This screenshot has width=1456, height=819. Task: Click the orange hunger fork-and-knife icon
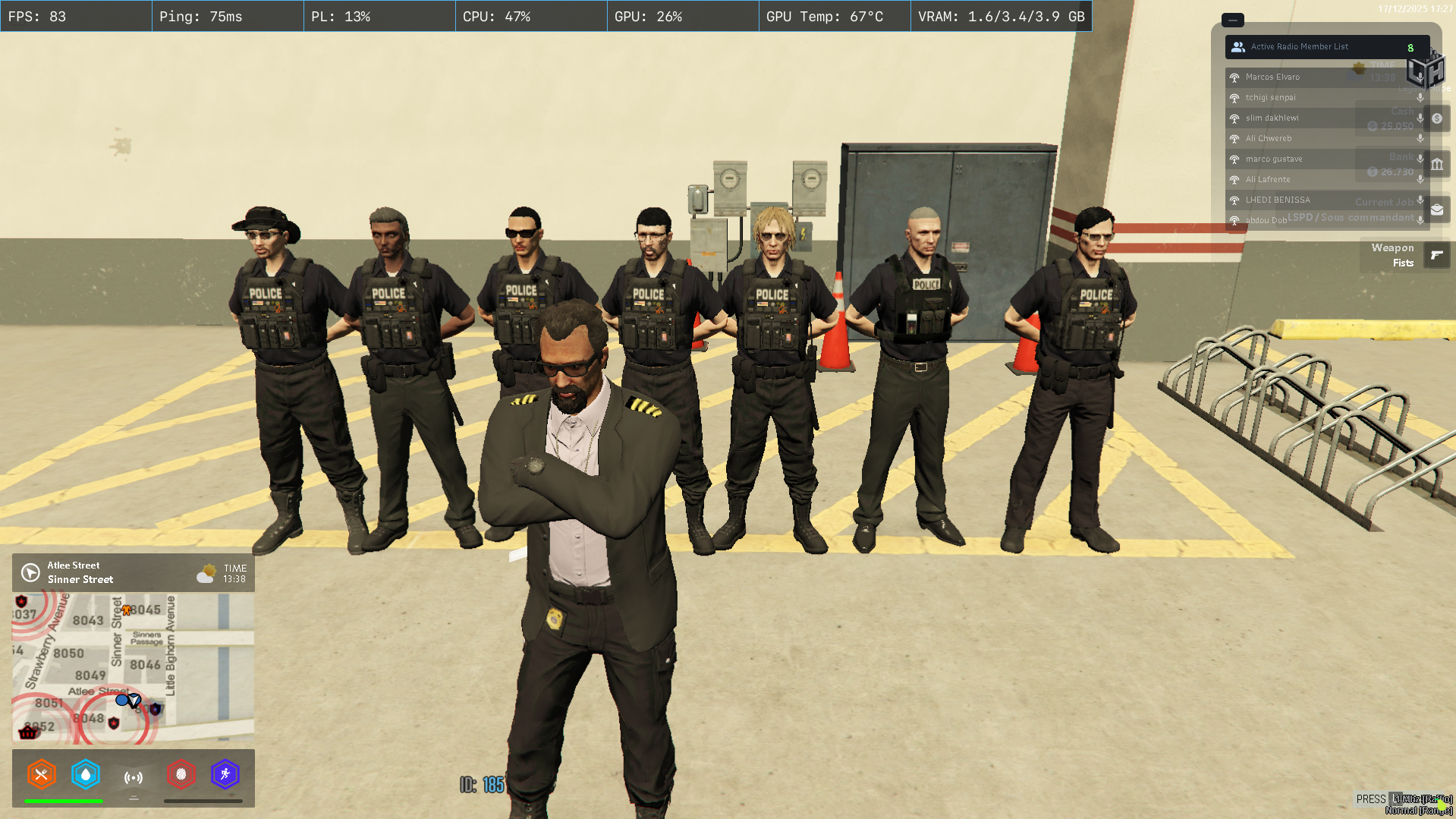pyautogui.click(x=42, y=775)
